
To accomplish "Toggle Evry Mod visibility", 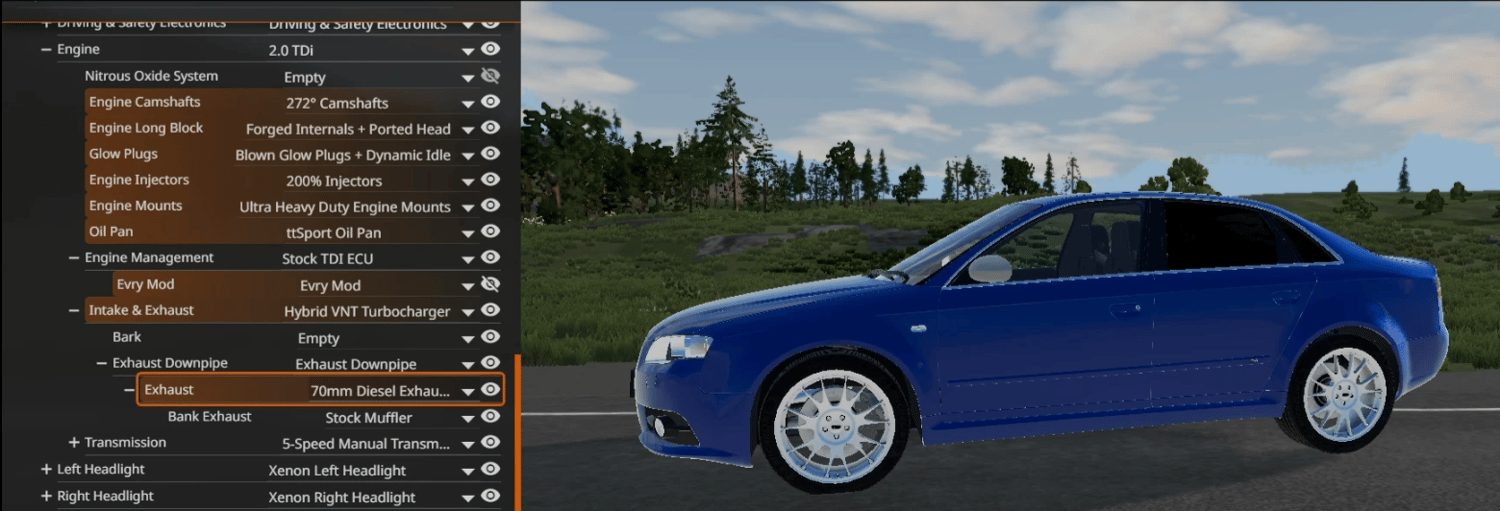I will click(490, 284).
